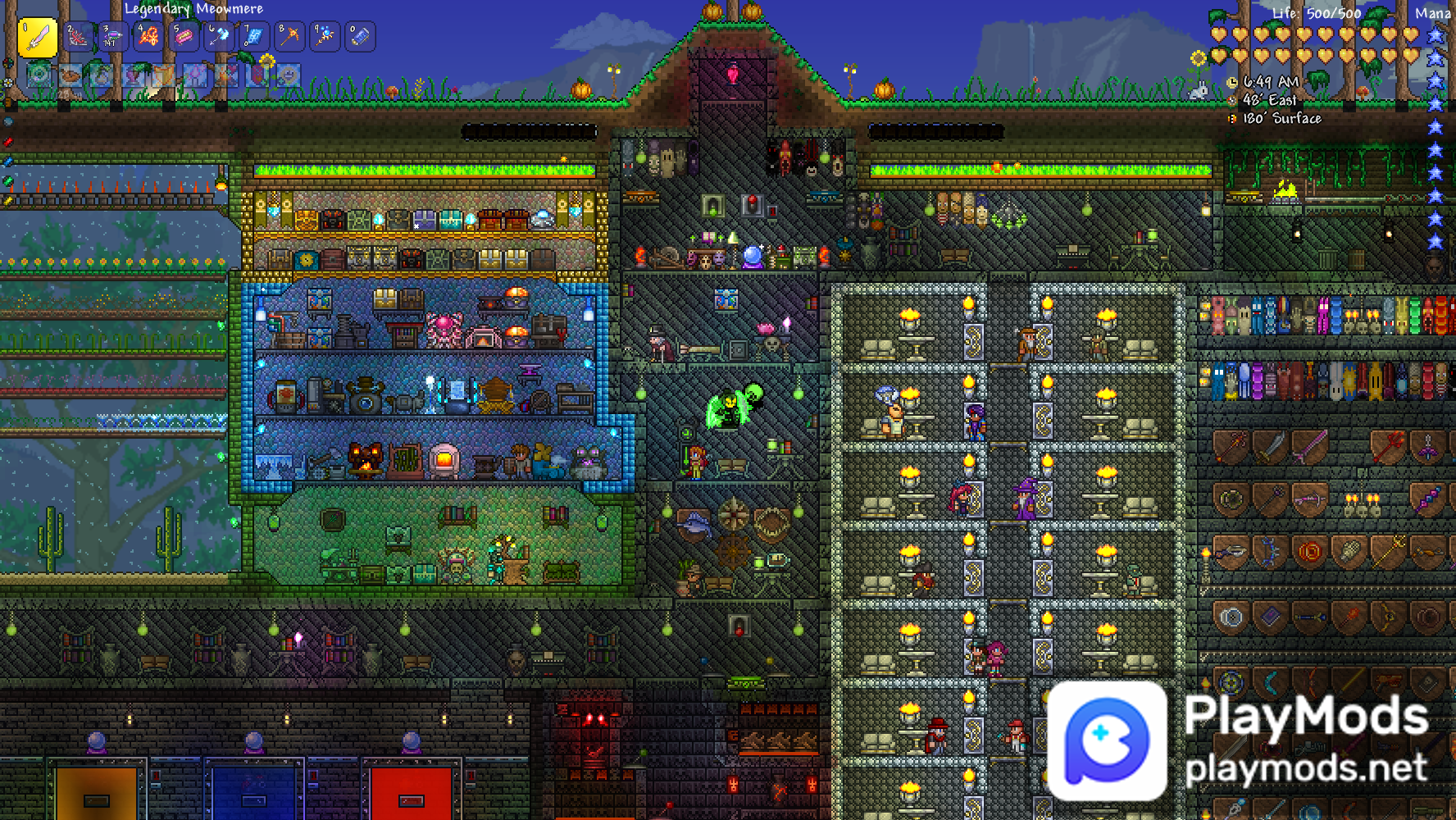Viewport: 1456px width, 820px height.
Task: Click the depth meter icon beside 180' Surface
Action: [1231, 120]
